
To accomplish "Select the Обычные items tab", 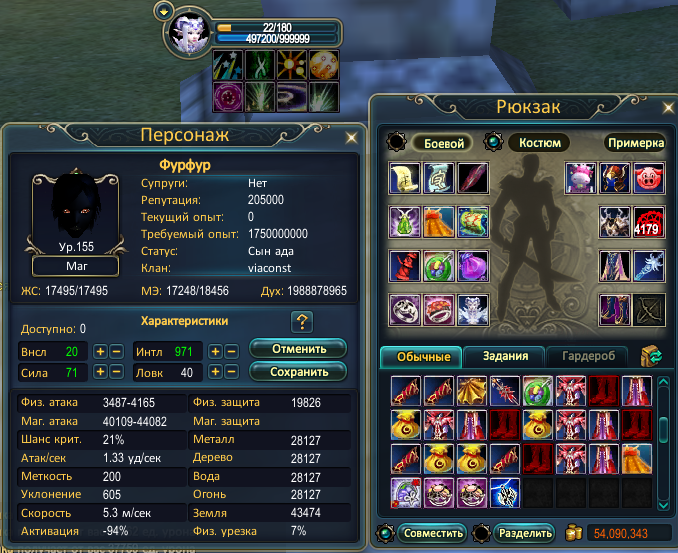I will point(421,356).
